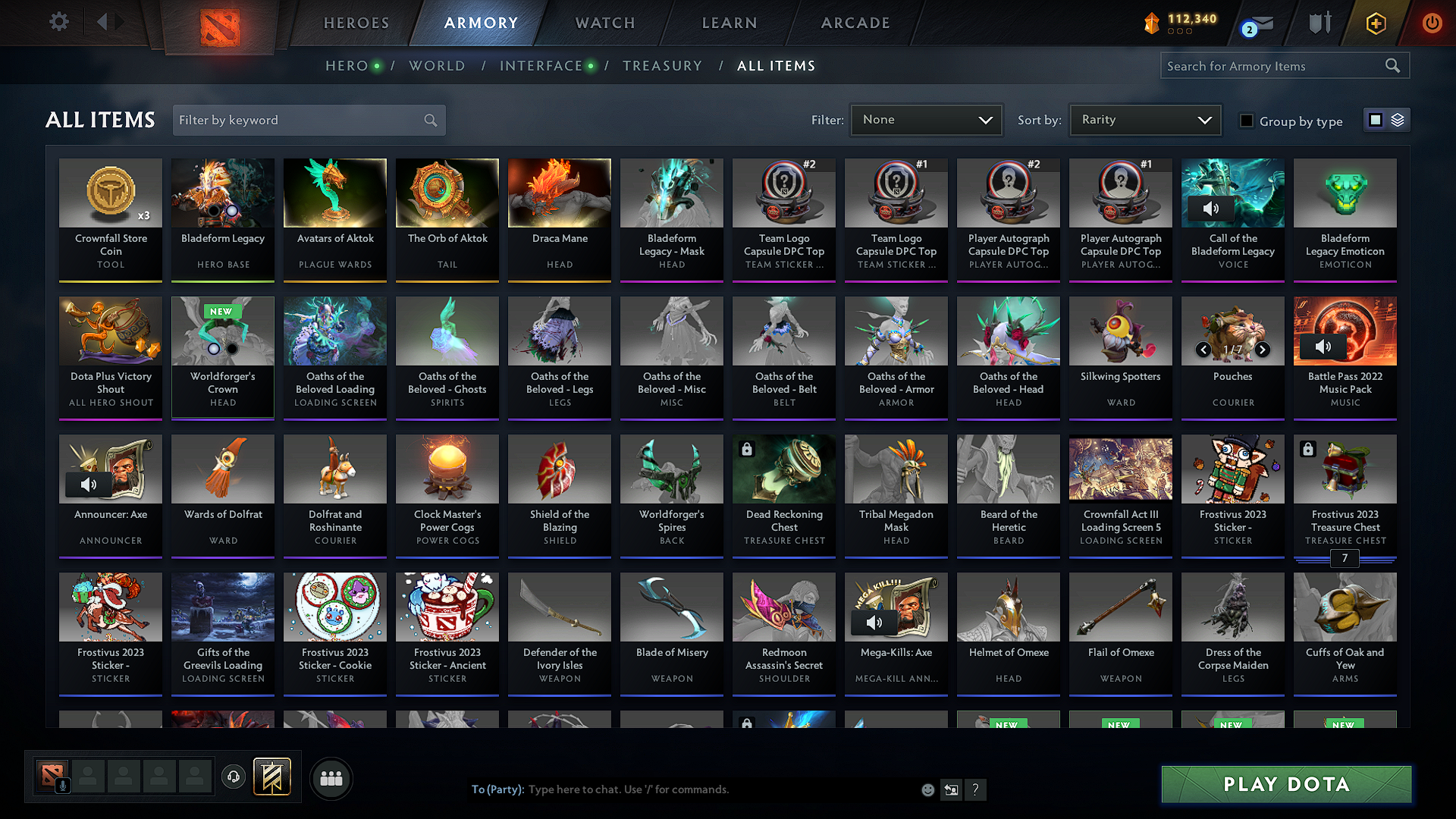The width and height of the screenshot is (1456, 819).
Task: Open the Filter dropdown set to None
Action: pos(926,119)
